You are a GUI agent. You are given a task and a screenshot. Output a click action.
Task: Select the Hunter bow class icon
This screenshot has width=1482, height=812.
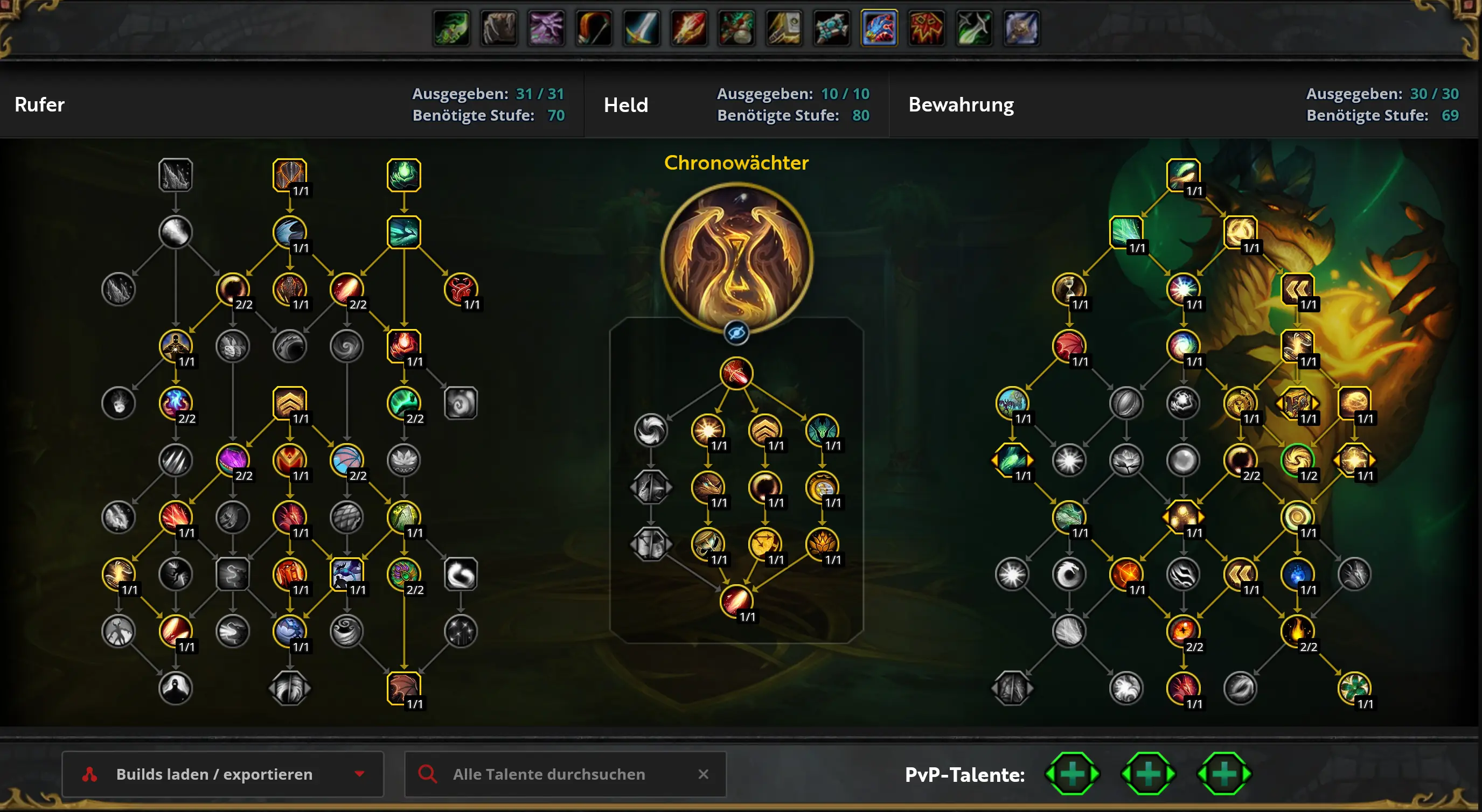594,27
